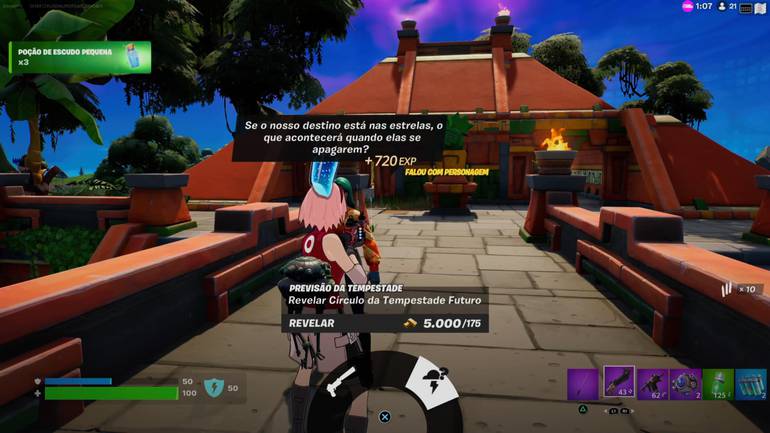Equip the rifle slot with 62 ammo
The height and width of the screenshot is (433, 770).
click(x=652, y=385)
